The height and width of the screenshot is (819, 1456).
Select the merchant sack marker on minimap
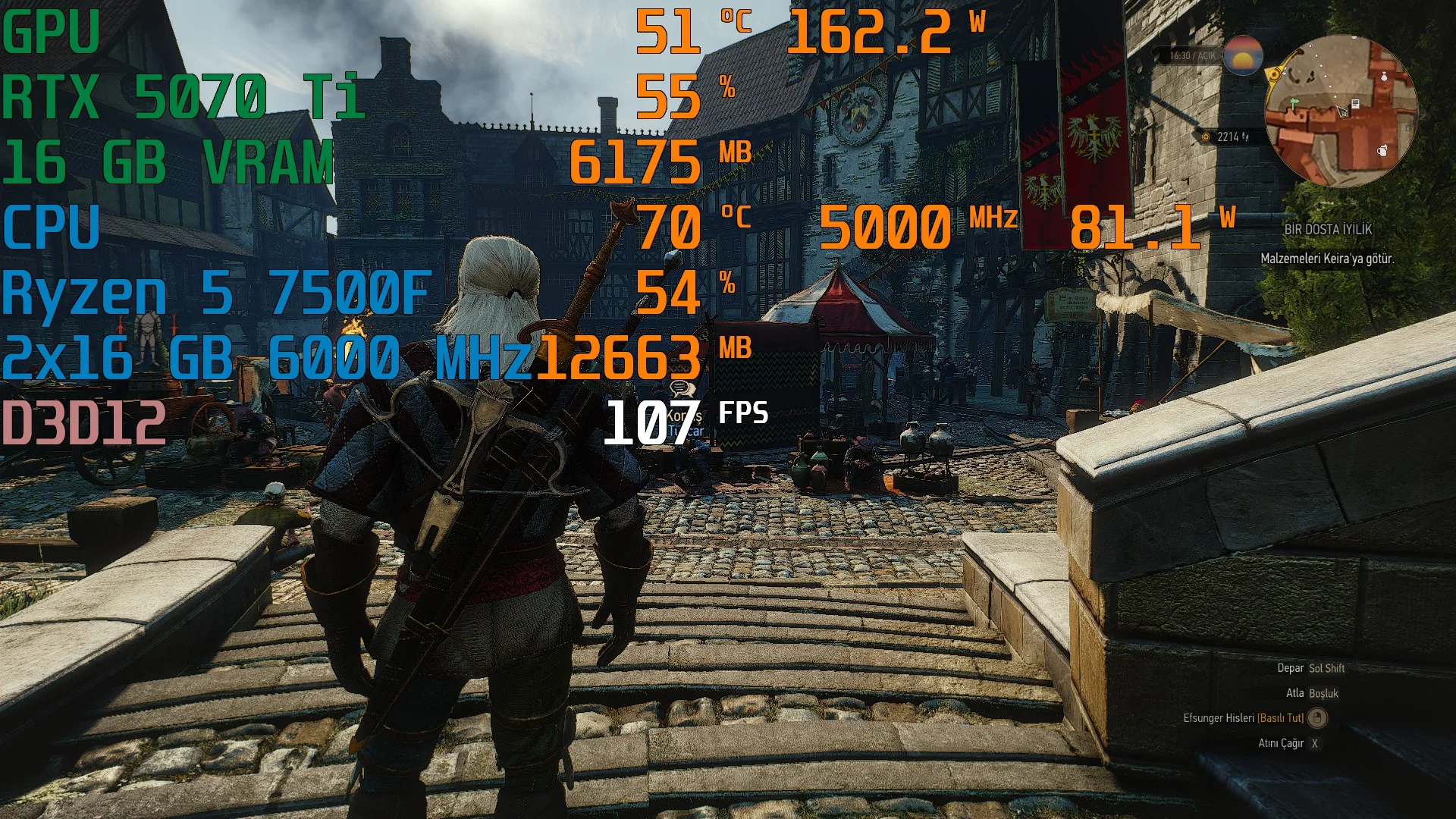1384,77
